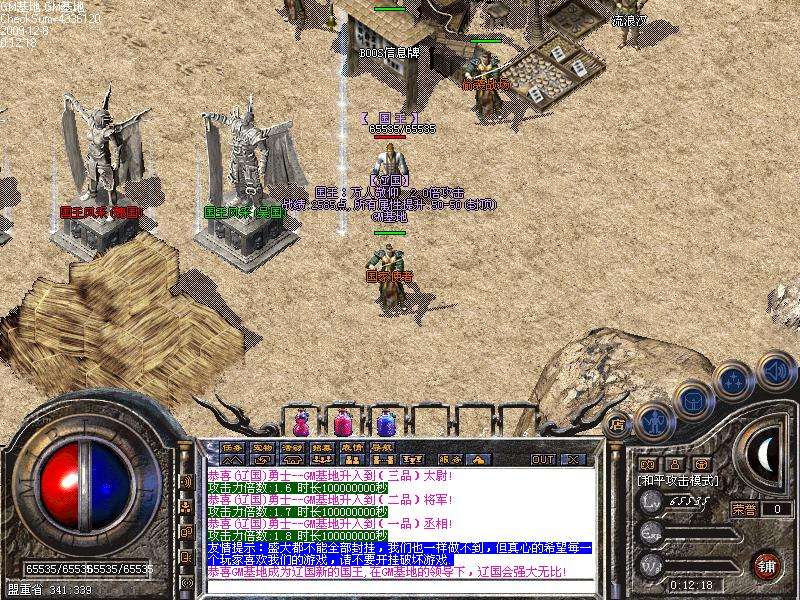
Task: Close the game with X button
Action: [573, 459]
